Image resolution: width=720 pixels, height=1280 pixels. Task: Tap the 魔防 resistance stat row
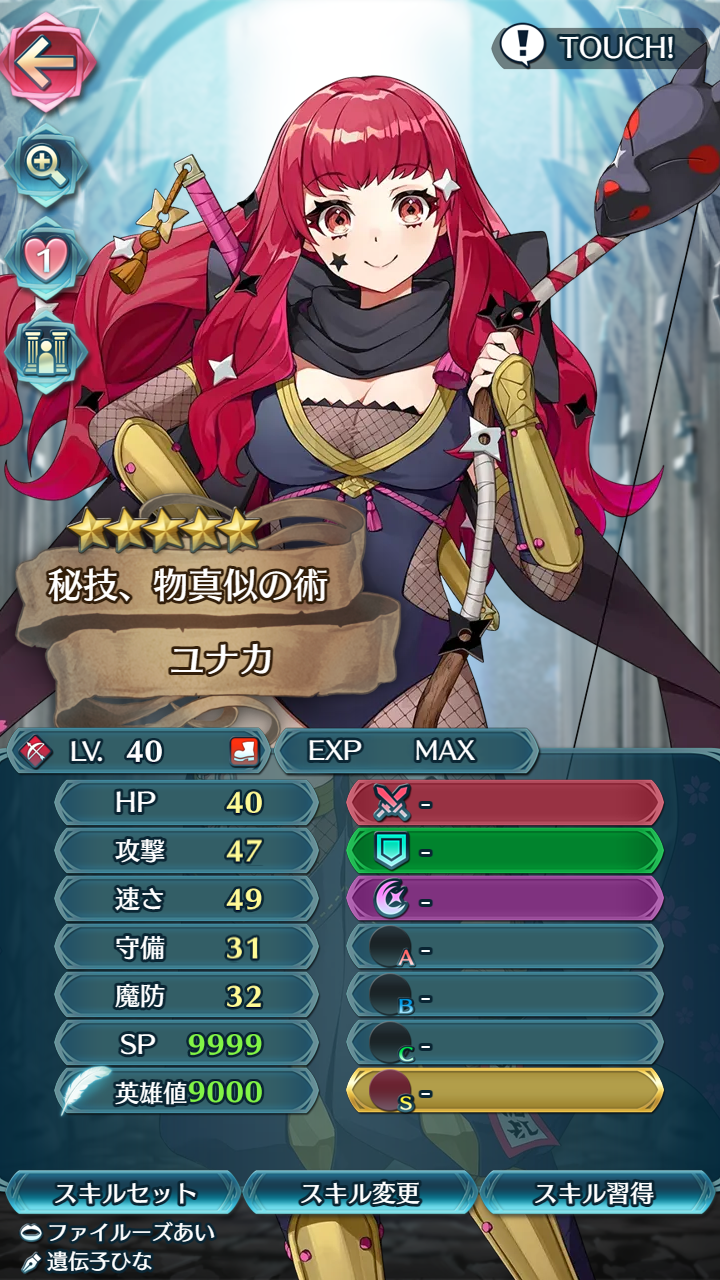pyautogui.click(x=187, y=995)
